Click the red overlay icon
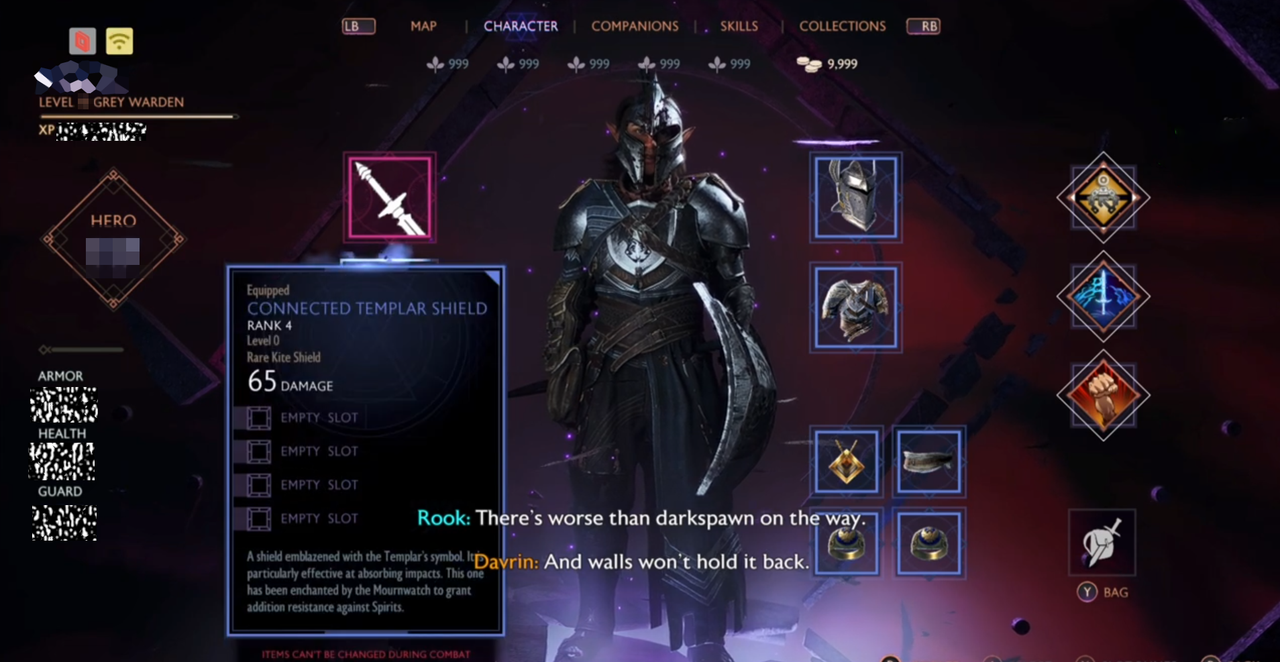The image size is (1280, 662). (82, 41)
